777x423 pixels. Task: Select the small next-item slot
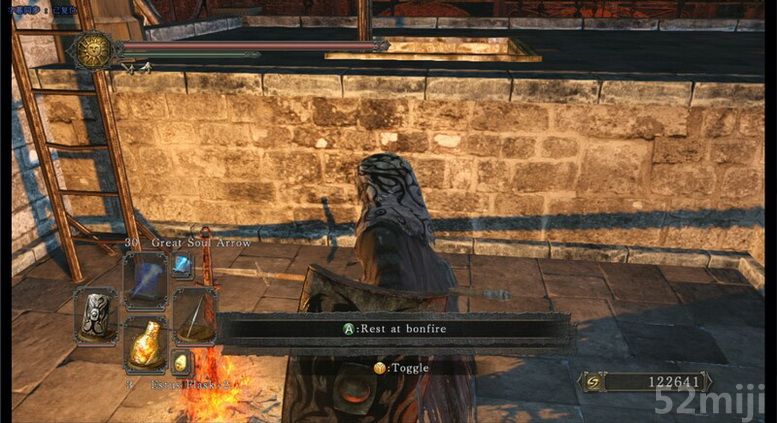(x=181, y=362)
